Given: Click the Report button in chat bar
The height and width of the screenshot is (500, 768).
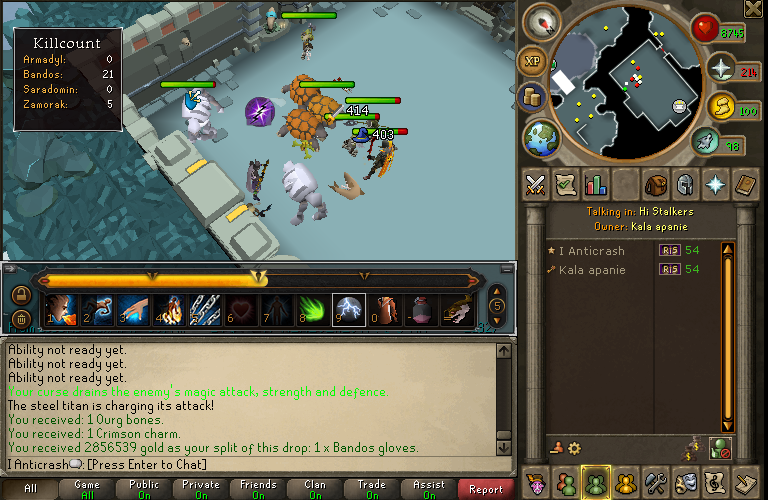Looking at the screenshot, I should coord(486,489).
